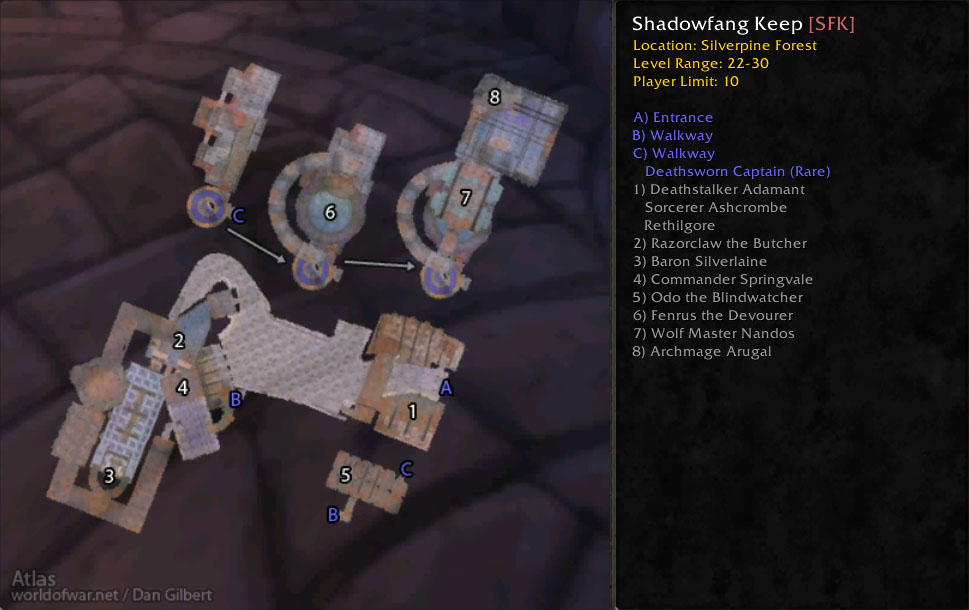Choose map marker 7 on the map
The width and height of the screenshot is (969, 610).
465,198
